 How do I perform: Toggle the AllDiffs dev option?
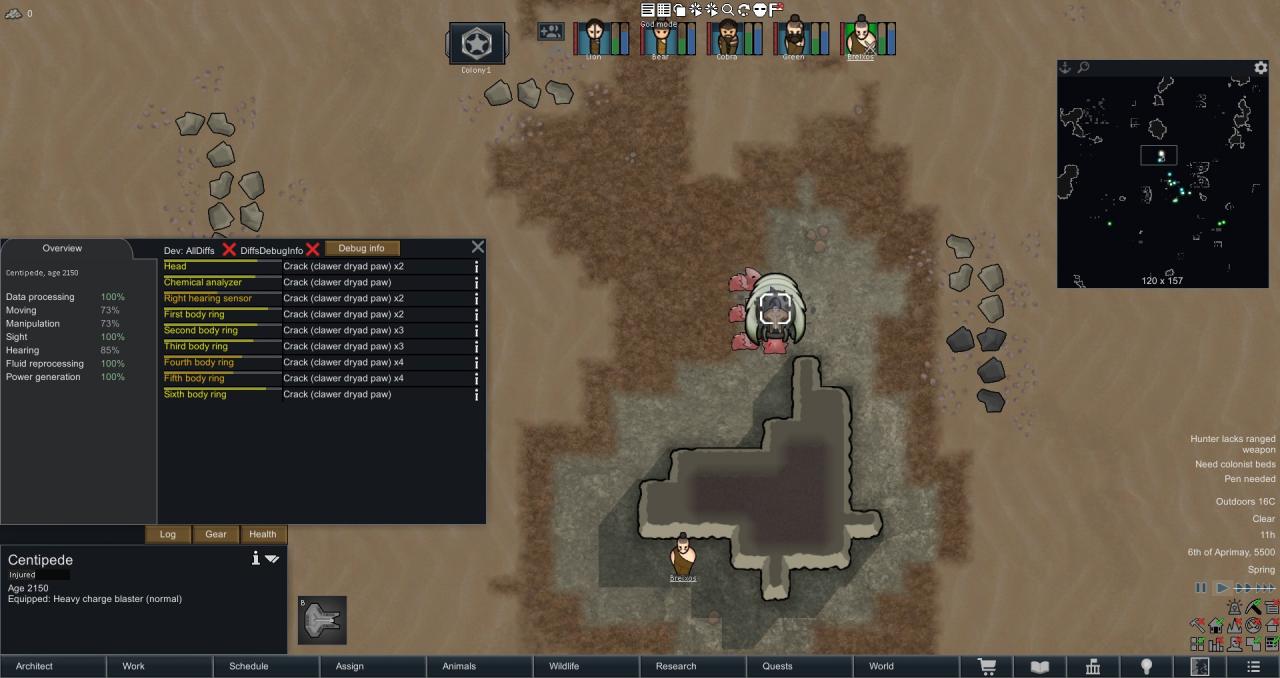[x=229, y=249]
